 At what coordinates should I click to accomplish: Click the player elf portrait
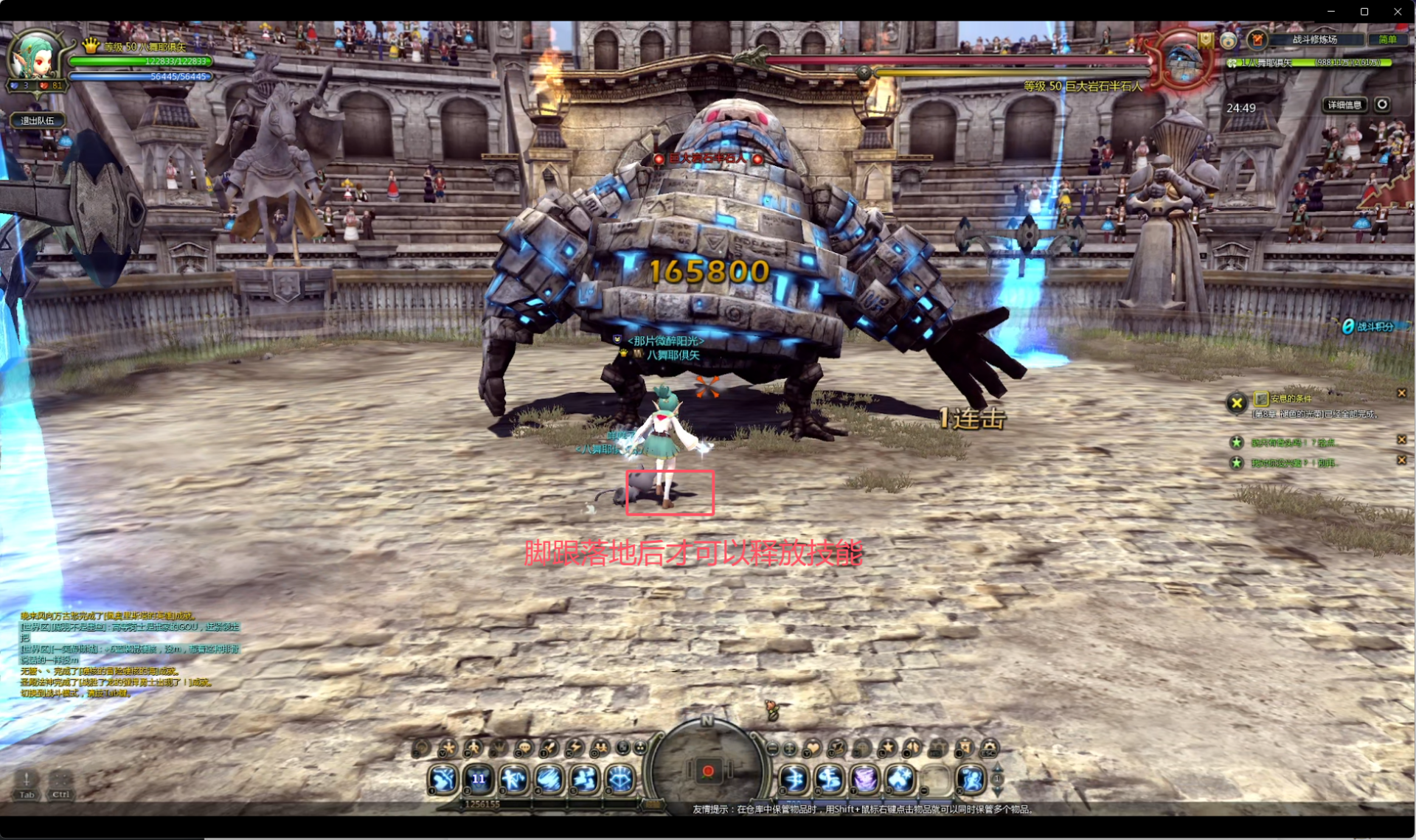coord(34,56)
